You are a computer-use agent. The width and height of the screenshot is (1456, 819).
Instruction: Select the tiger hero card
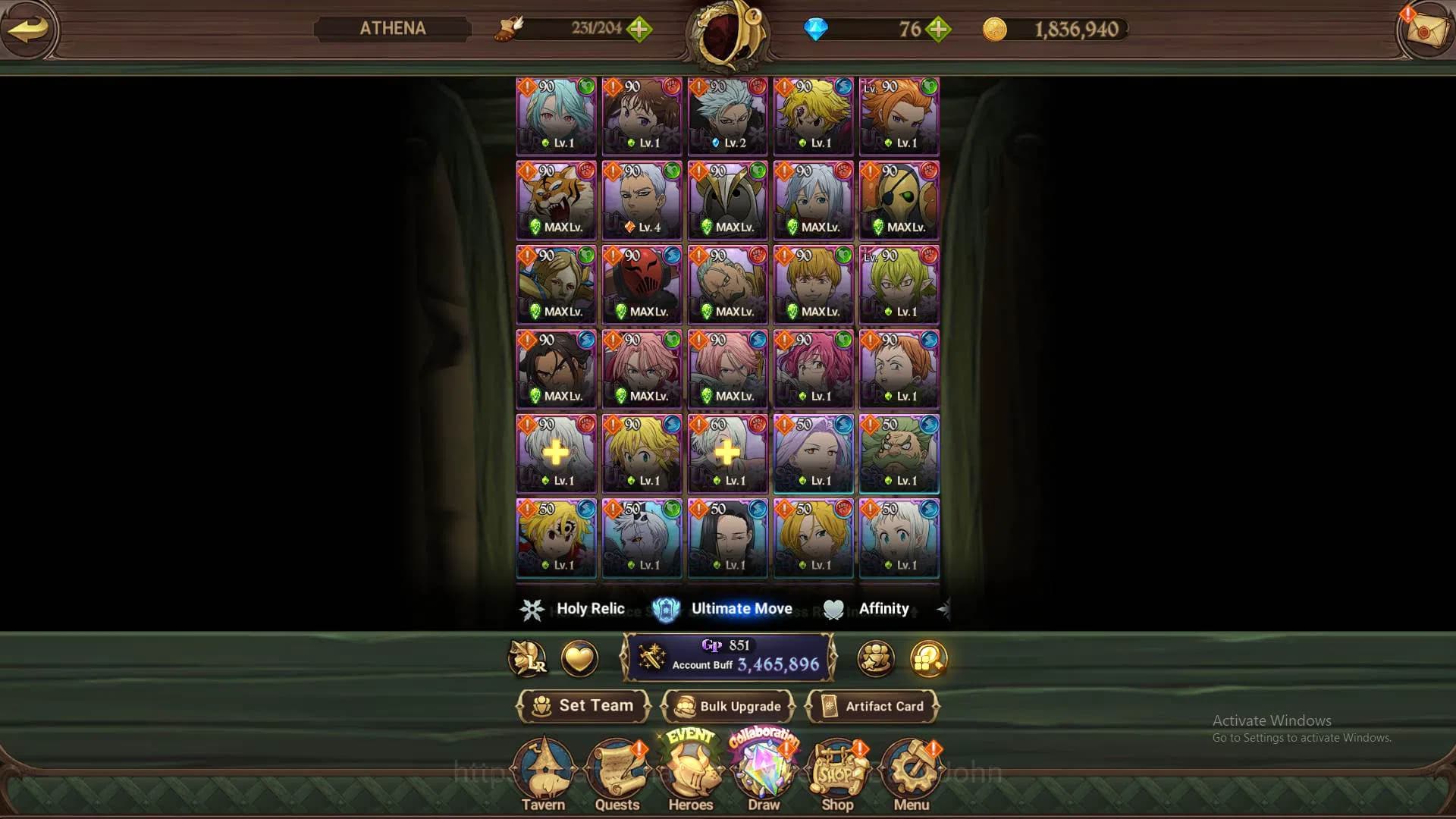tap(556, 200)
